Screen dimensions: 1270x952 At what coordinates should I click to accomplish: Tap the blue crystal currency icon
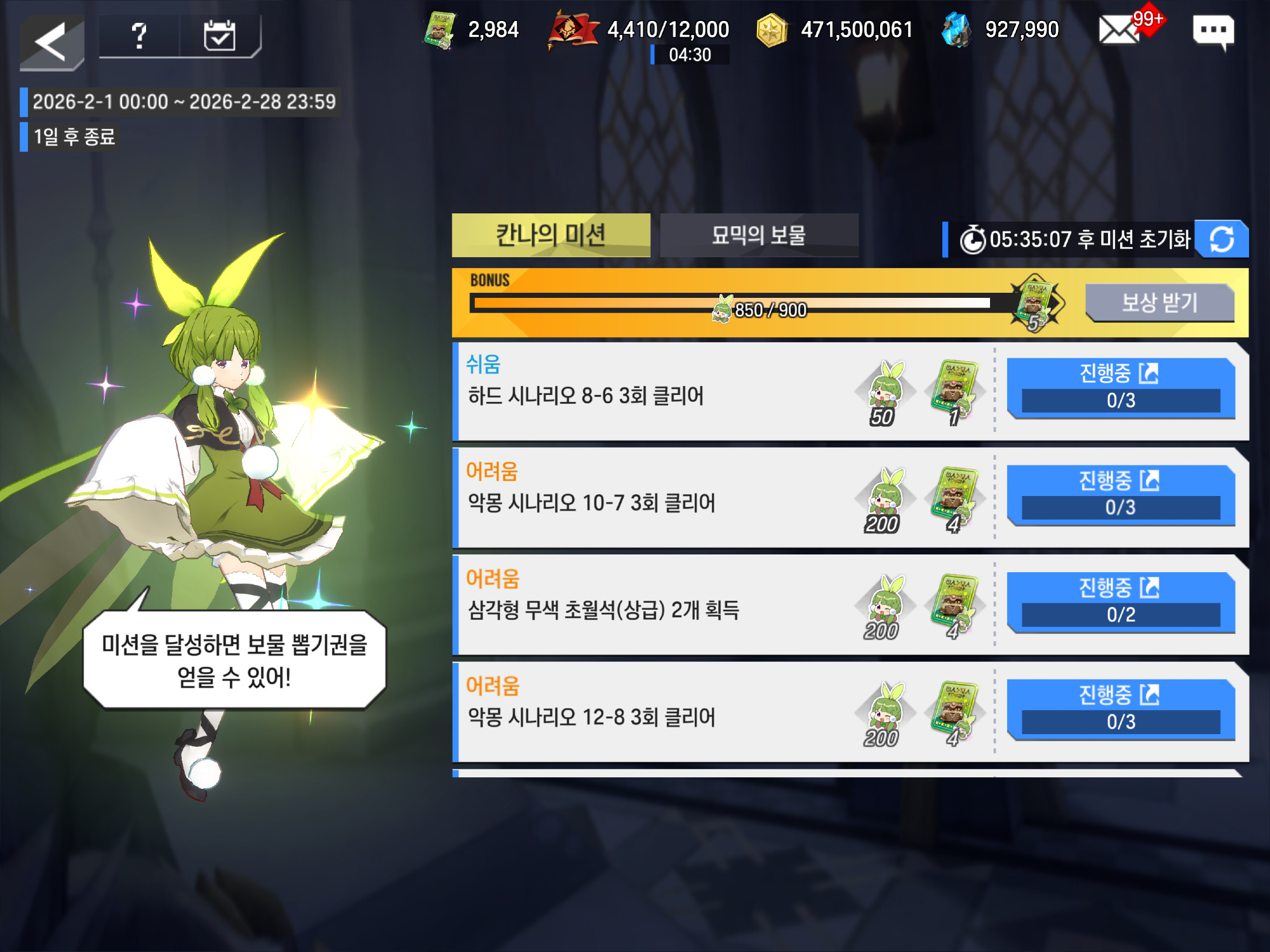coord(956,30)
